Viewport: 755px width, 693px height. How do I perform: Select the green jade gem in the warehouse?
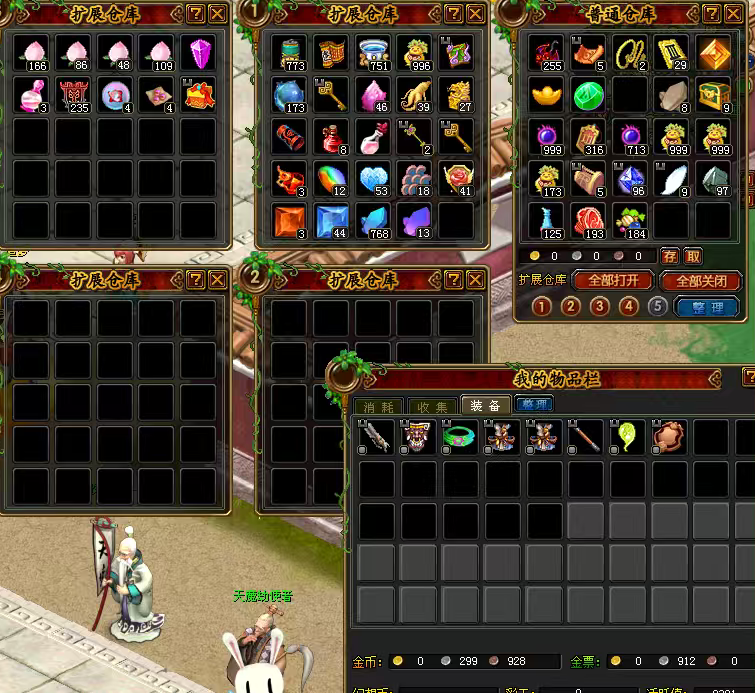click(x=587, y=97)
